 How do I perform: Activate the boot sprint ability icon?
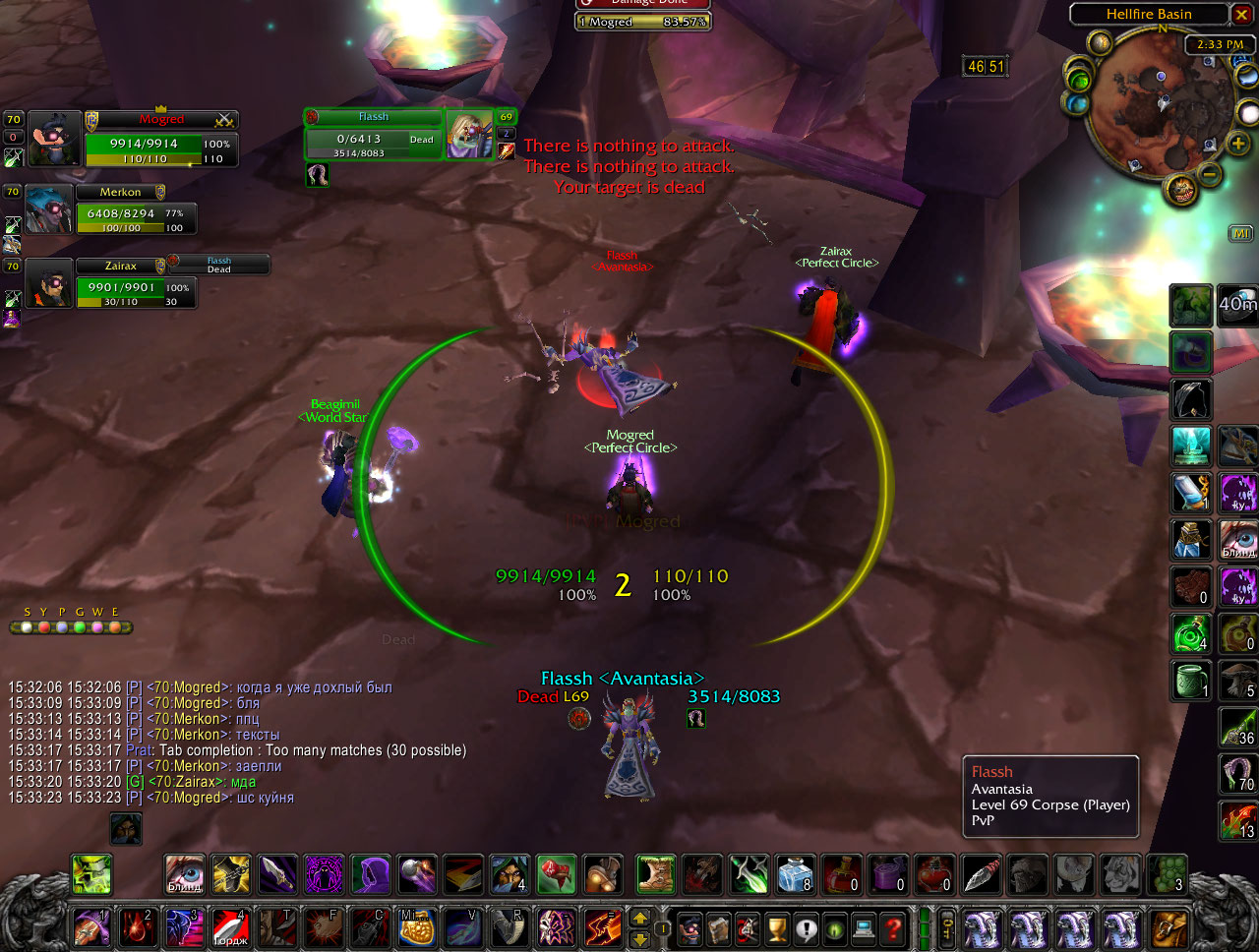pyautogui.click(x=656, y=874)
